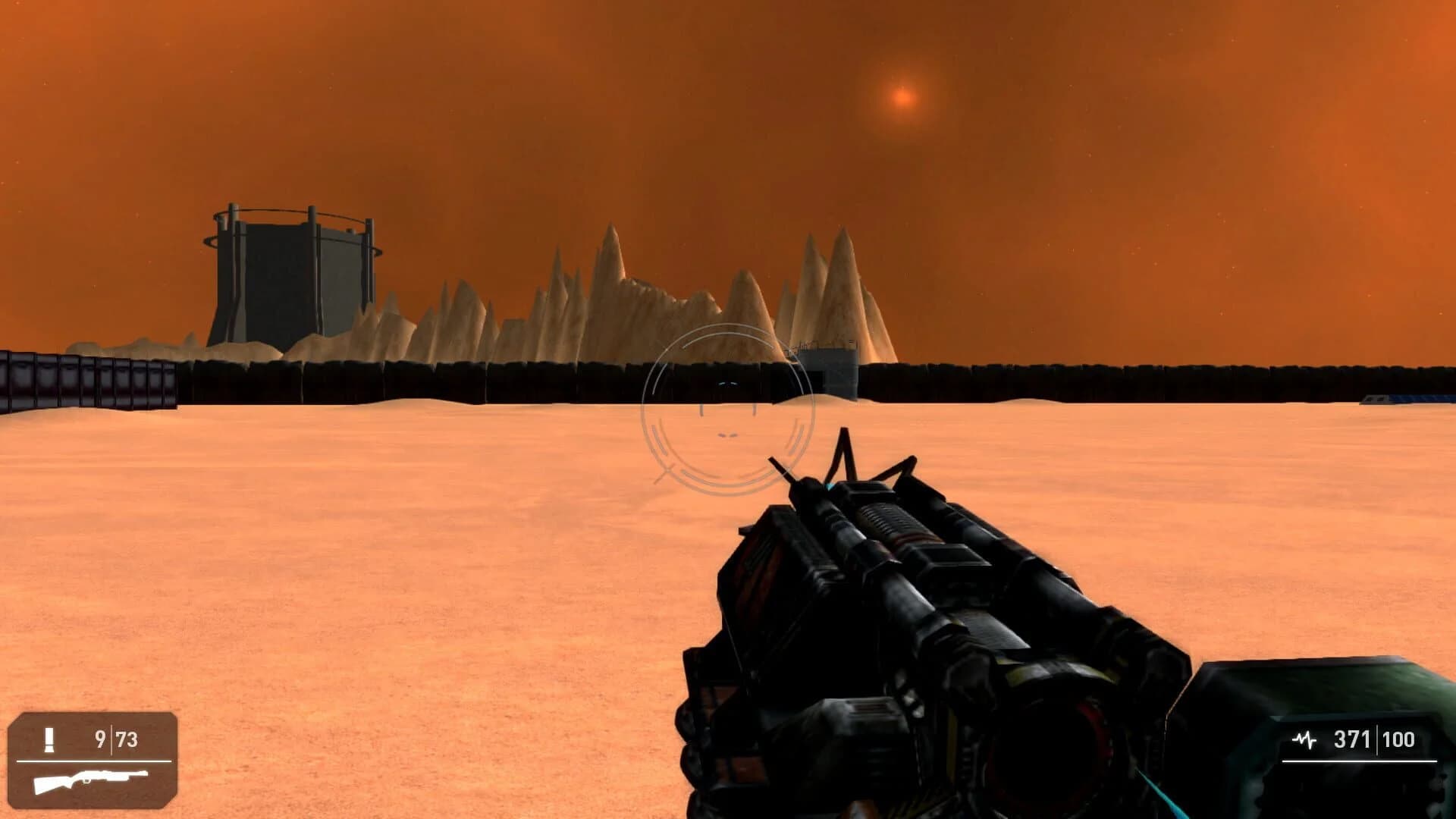Select the shotgun weapon icon in the HUD
This screenshot has width=1456, height=819.
click(x=91, y=783)
